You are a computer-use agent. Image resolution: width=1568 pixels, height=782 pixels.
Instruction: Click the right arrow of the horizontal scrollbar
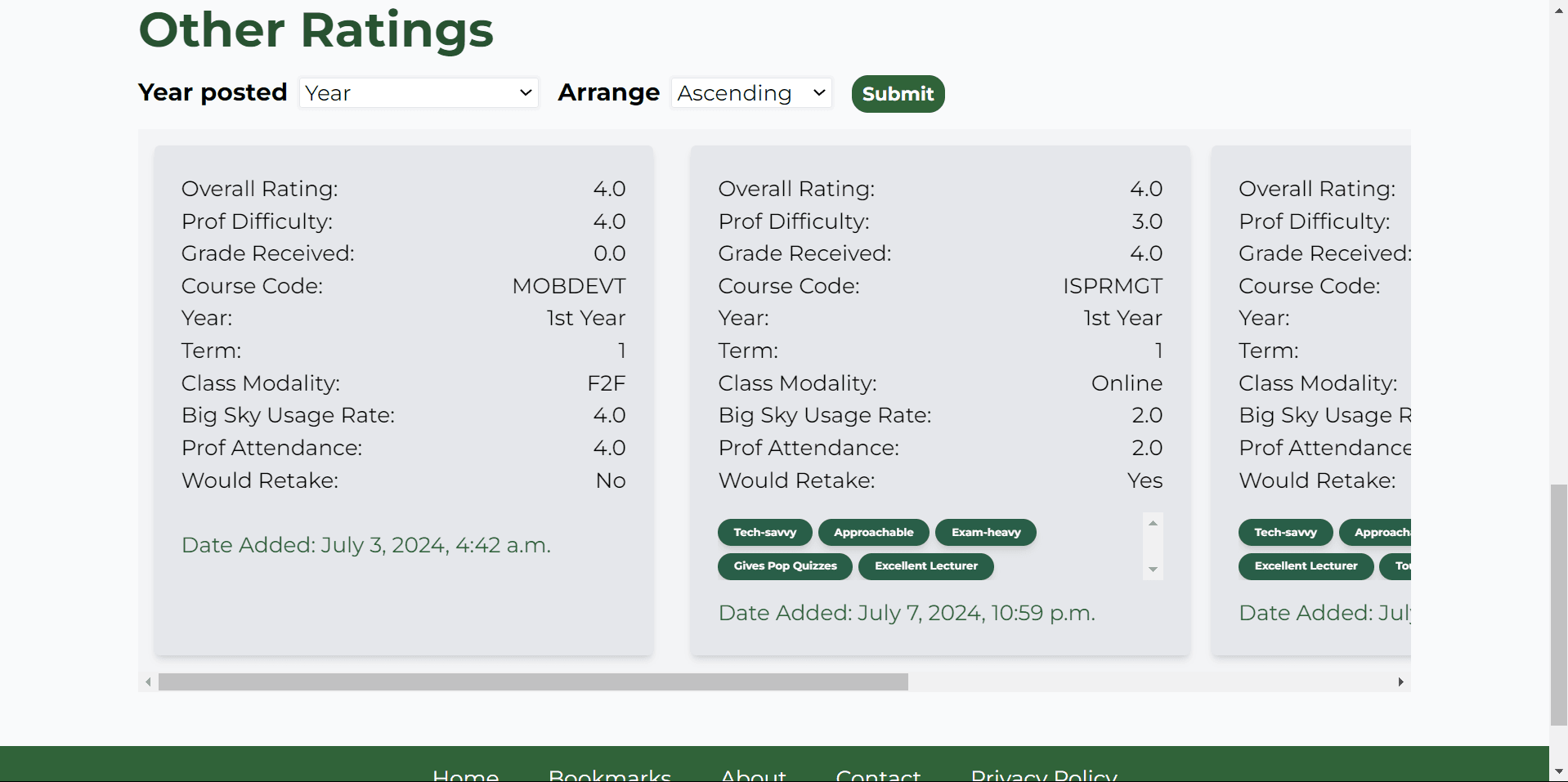click(x=1401, y=681)
